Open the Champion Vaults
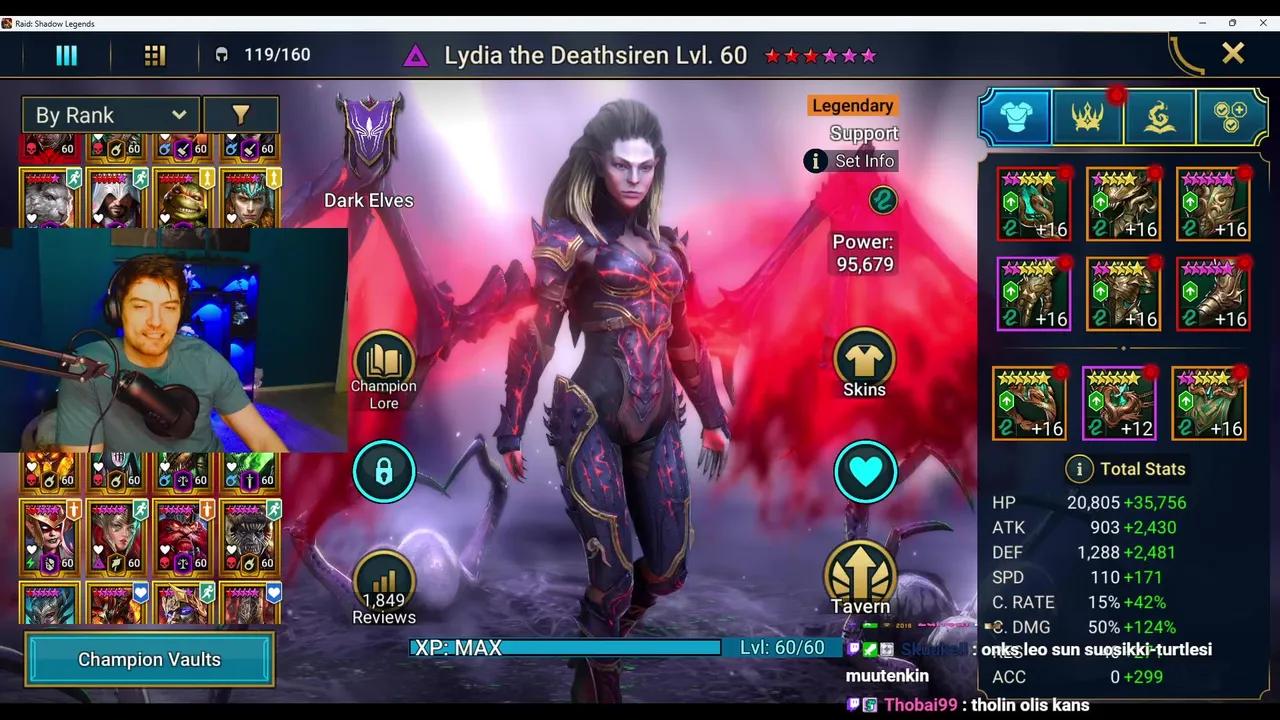The width and height of the screenshot is (1280, 720). (149, 660)
